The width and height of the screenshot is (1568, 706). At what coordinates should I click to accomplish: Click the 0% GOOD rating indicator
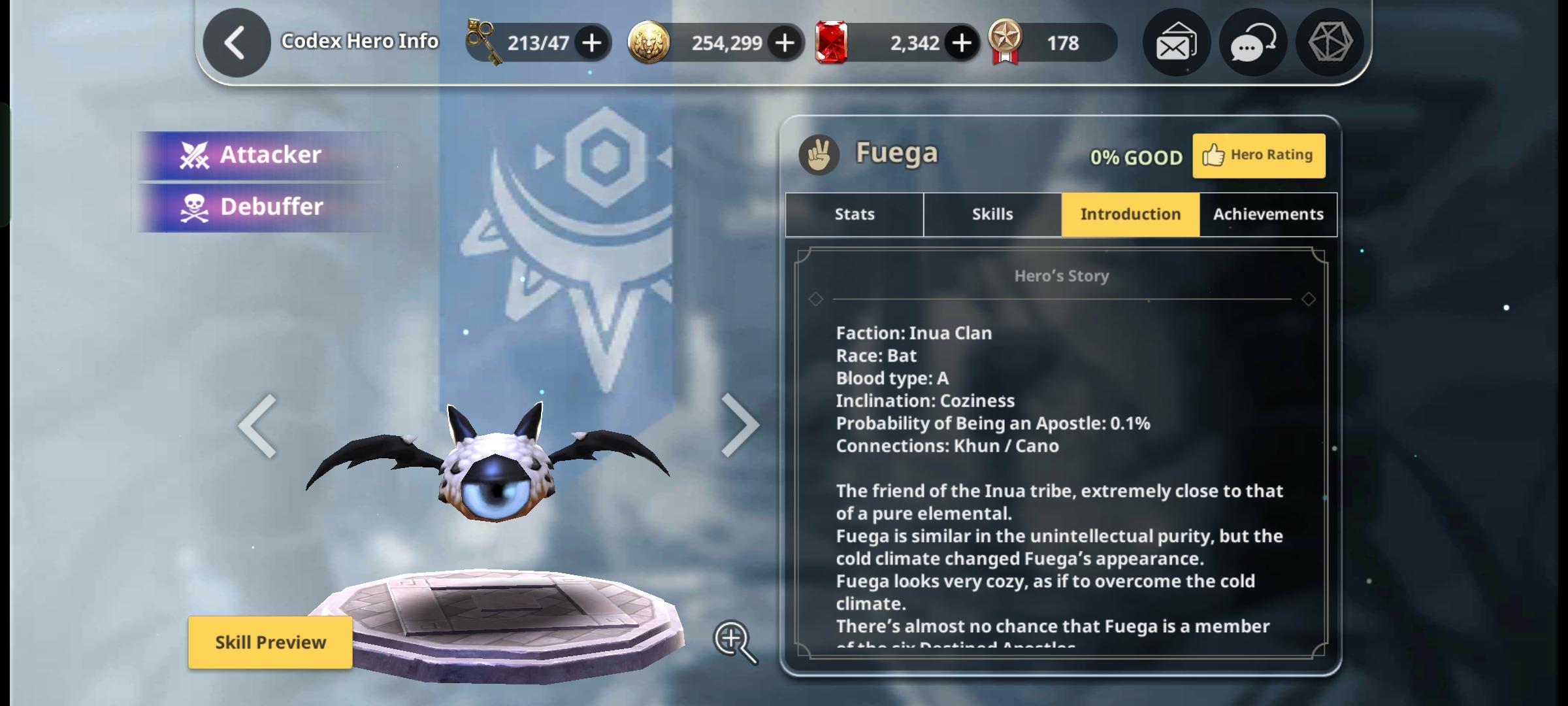pyautogui.click(x=1137, y=157)
